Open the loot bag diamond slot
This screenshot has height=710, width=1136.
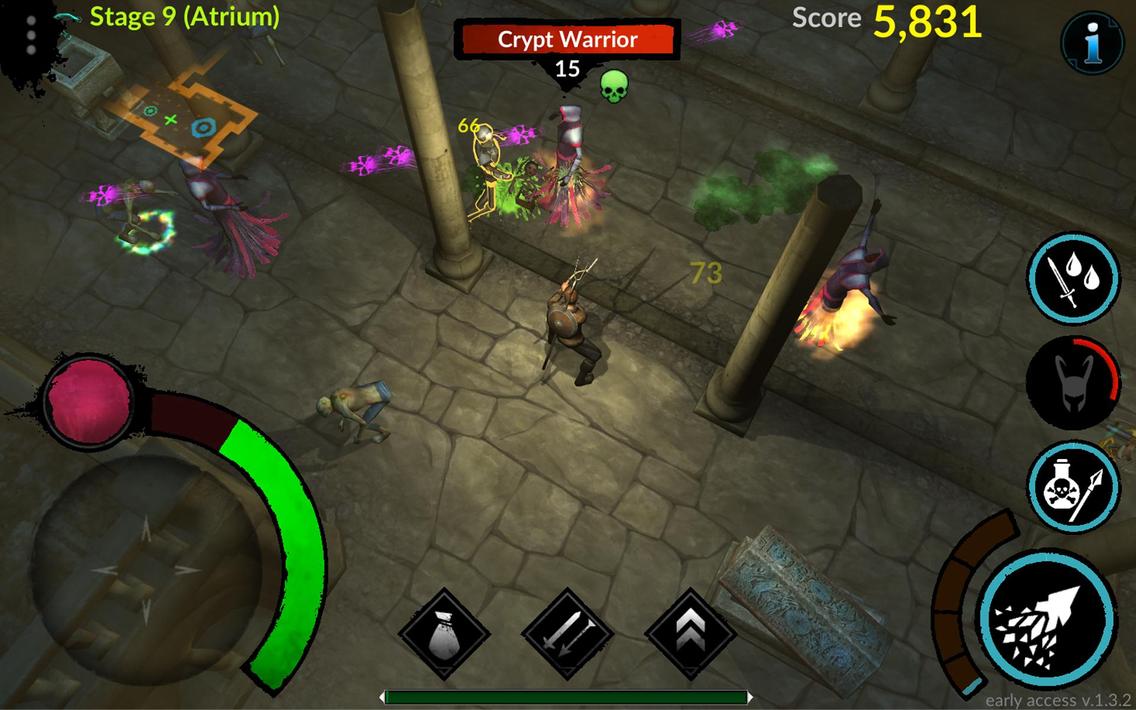tap(443, 634)
